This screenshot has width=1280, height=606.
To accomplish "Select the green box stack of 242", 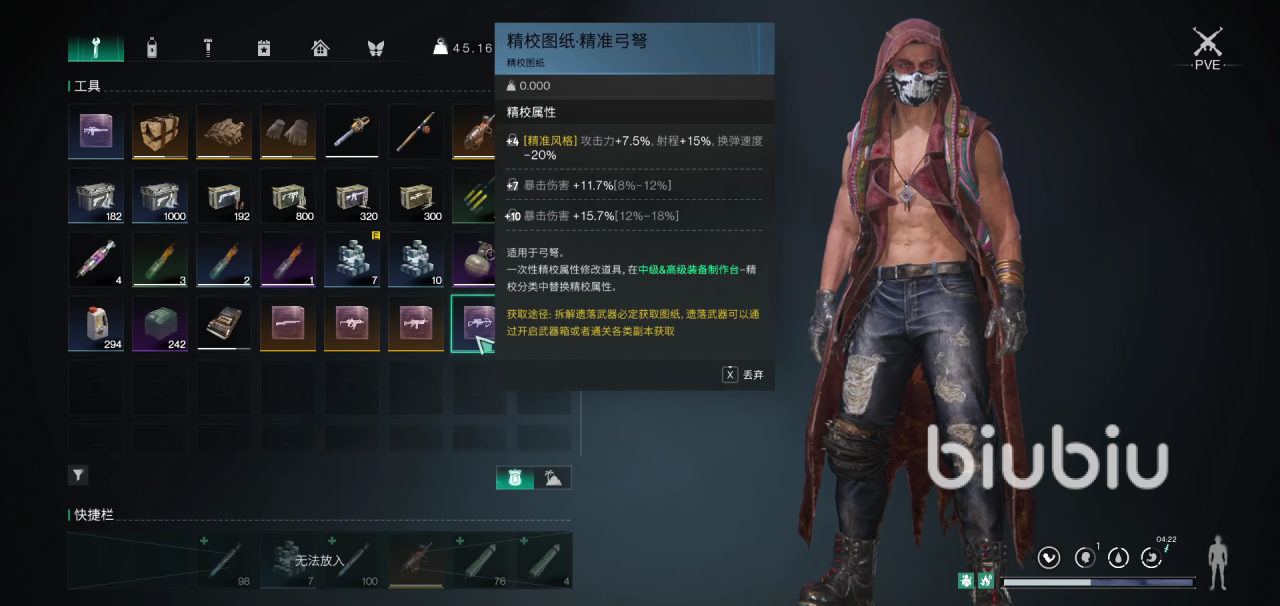I will point(160,323).
